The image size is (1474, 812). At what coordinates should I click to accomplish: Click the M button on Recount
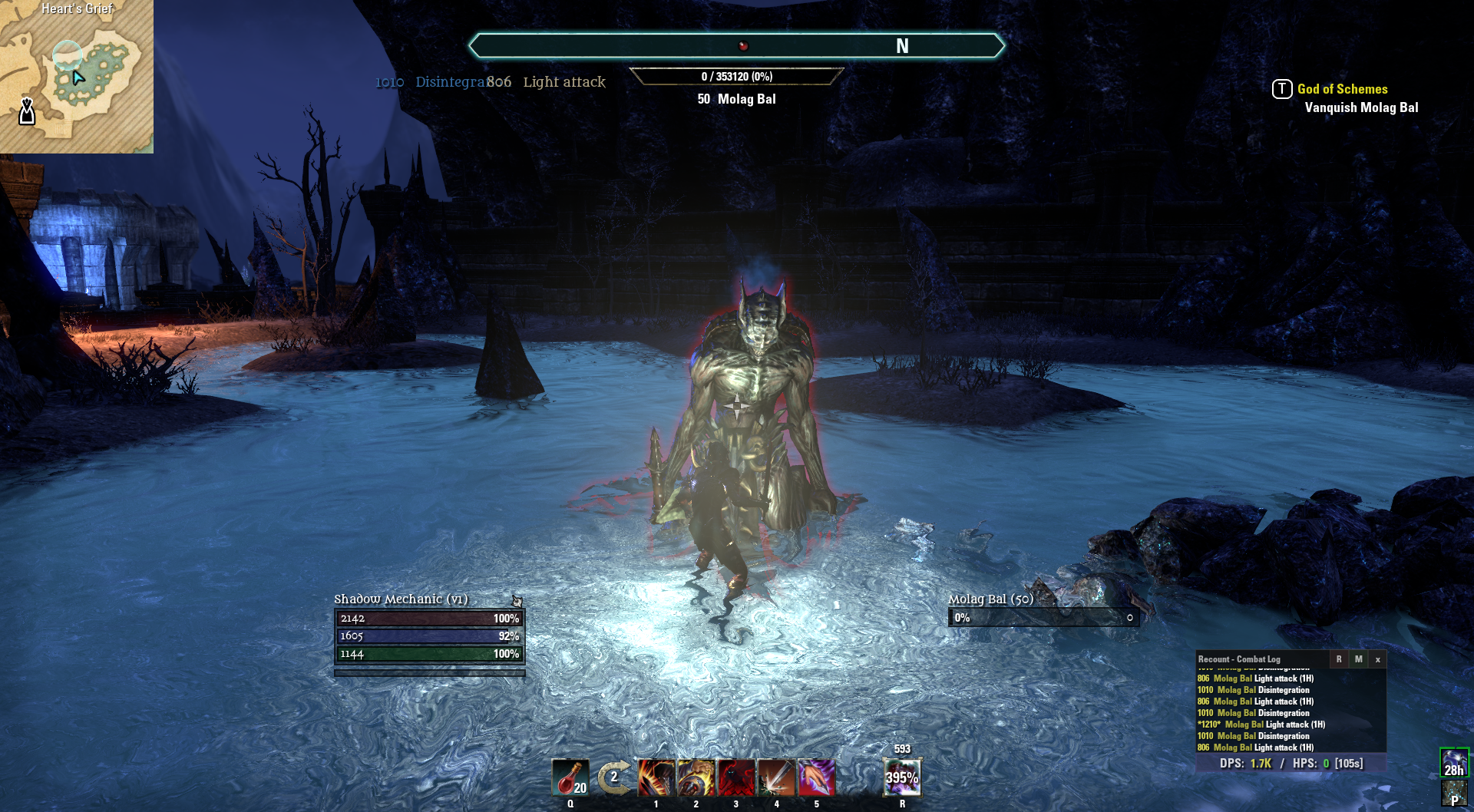coord(1358,659)
